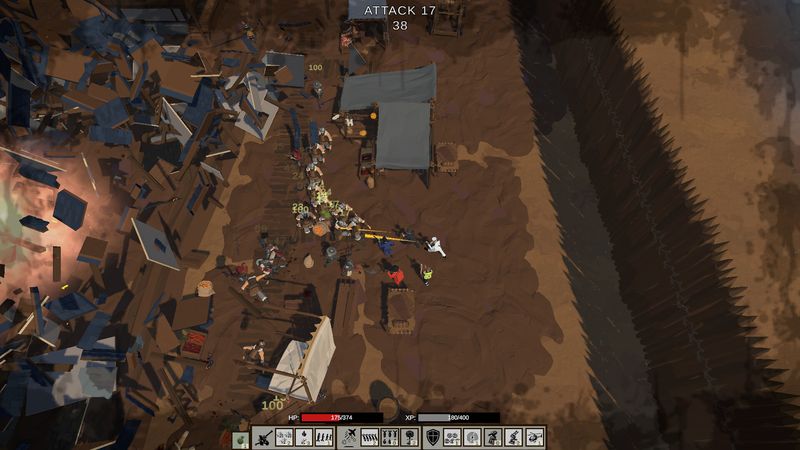Open the artillery cannon category
The image size is (800, 450).
pos(263,438)
